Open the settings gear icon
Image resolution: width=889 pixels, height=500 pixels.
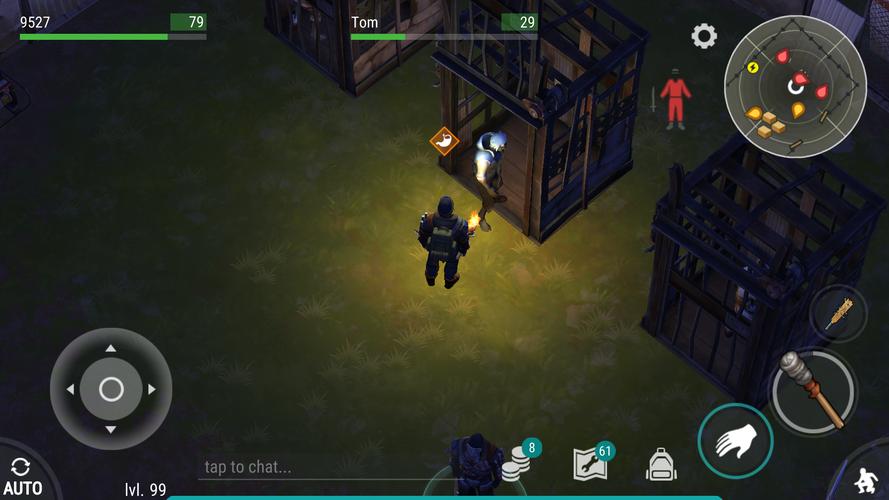(x=704, y=37)
